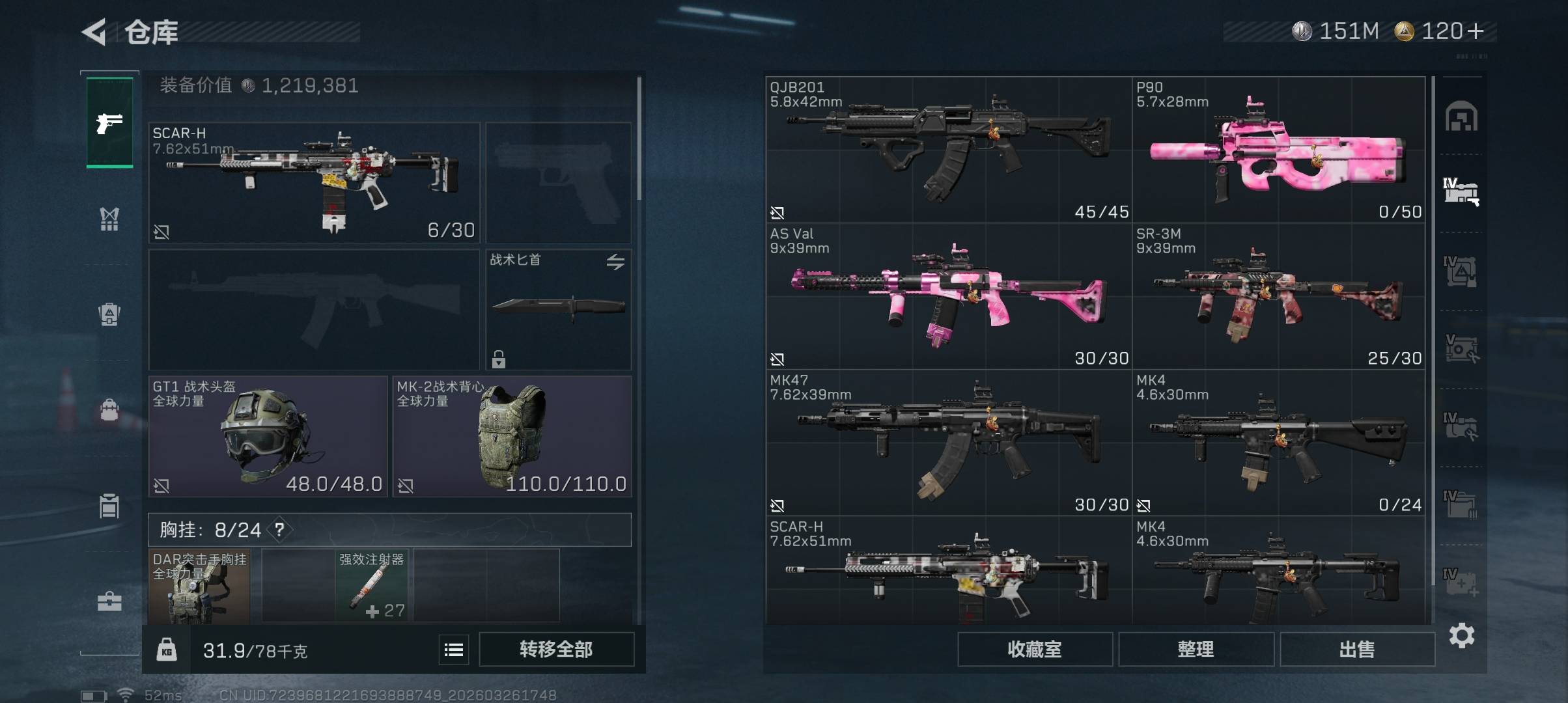Open the gear settings icon
Image resolution: width=1568 pixels, height=703 pixels.
(x=1461, y=635)
